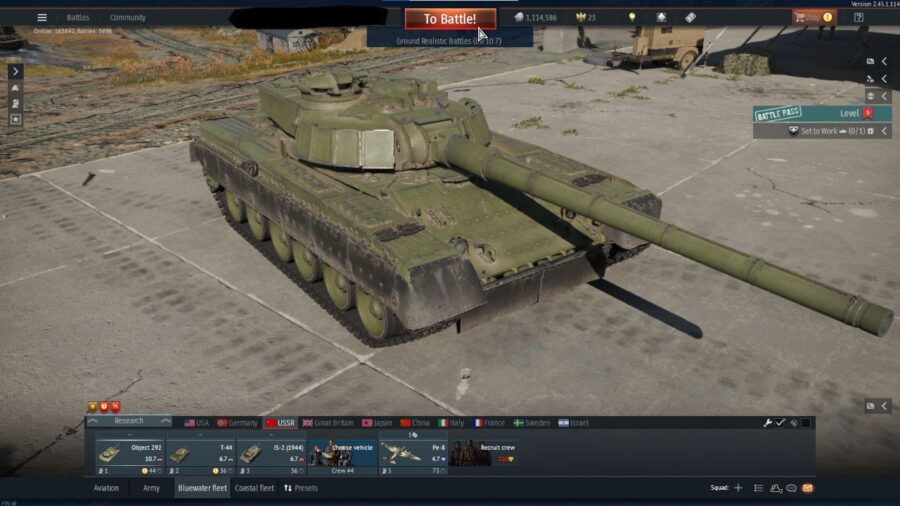This screenshot has width=900, height=506.
Task: Open the Shop
Action: pos(812,17)
